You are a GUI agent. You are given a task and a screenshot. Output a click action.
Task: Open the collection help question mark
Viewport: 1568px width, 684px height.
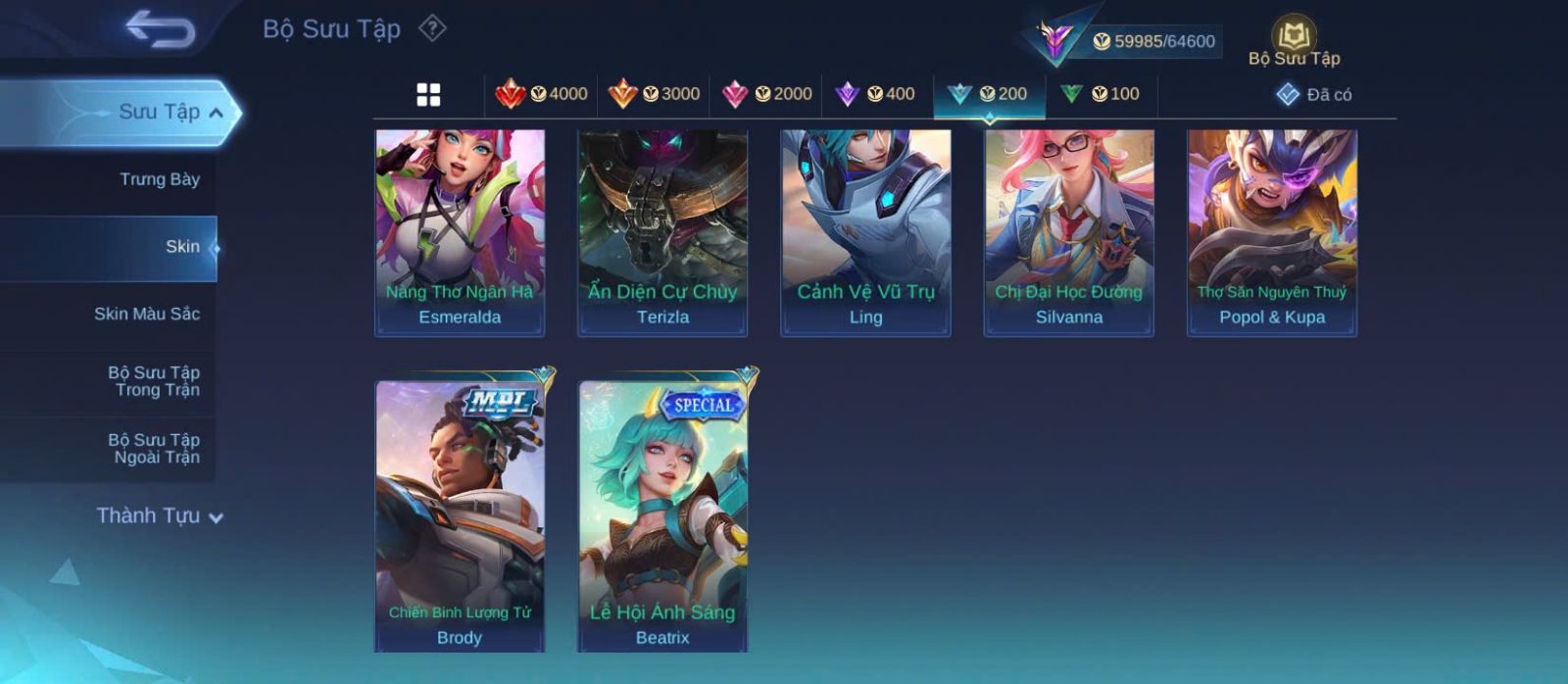click(x=432, y=28)
